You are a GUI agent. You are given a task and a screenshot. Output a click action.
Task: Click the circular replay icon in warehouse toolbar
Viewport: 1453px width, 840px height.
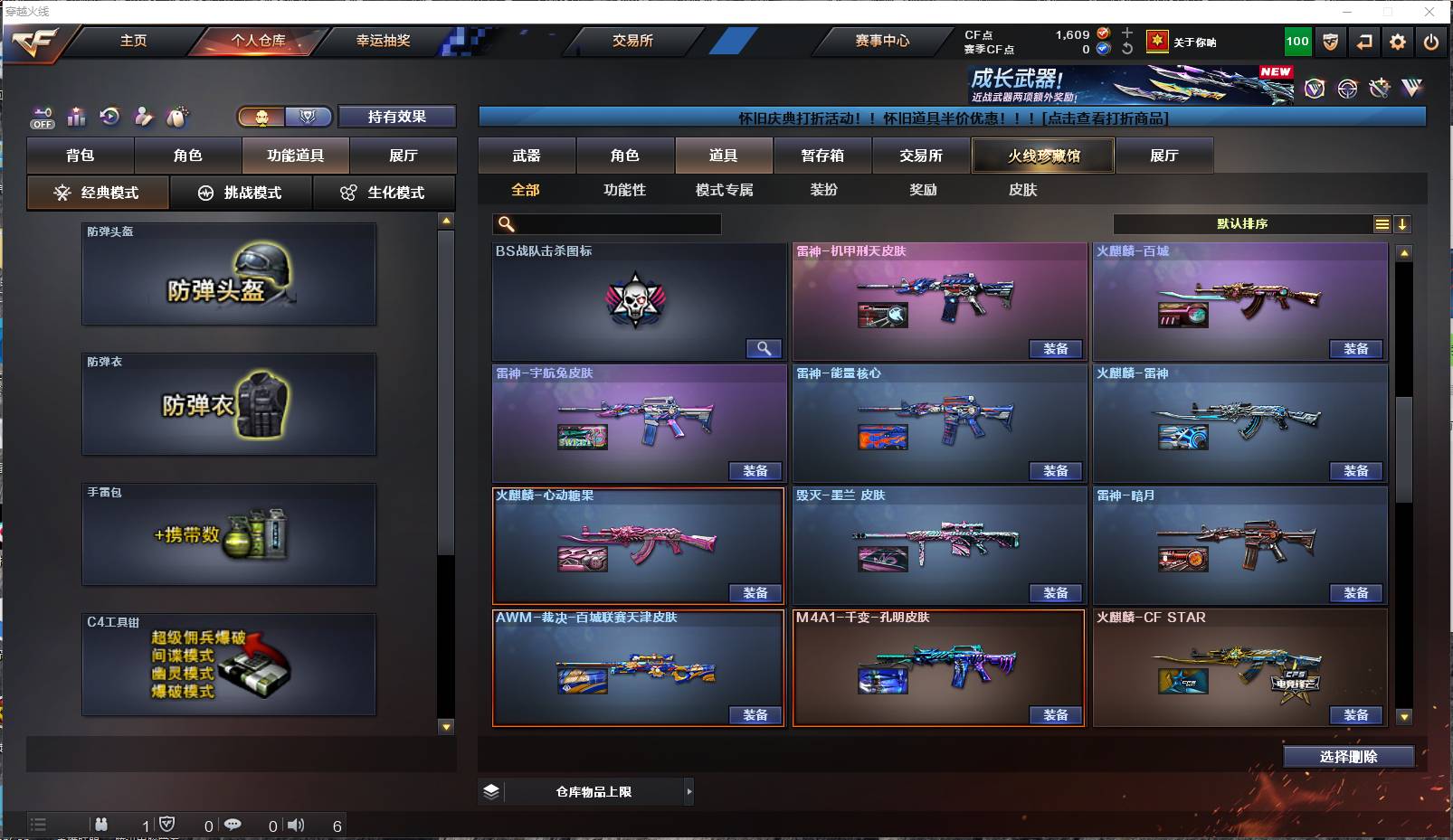pyautogui.click(x=109, y=117)
